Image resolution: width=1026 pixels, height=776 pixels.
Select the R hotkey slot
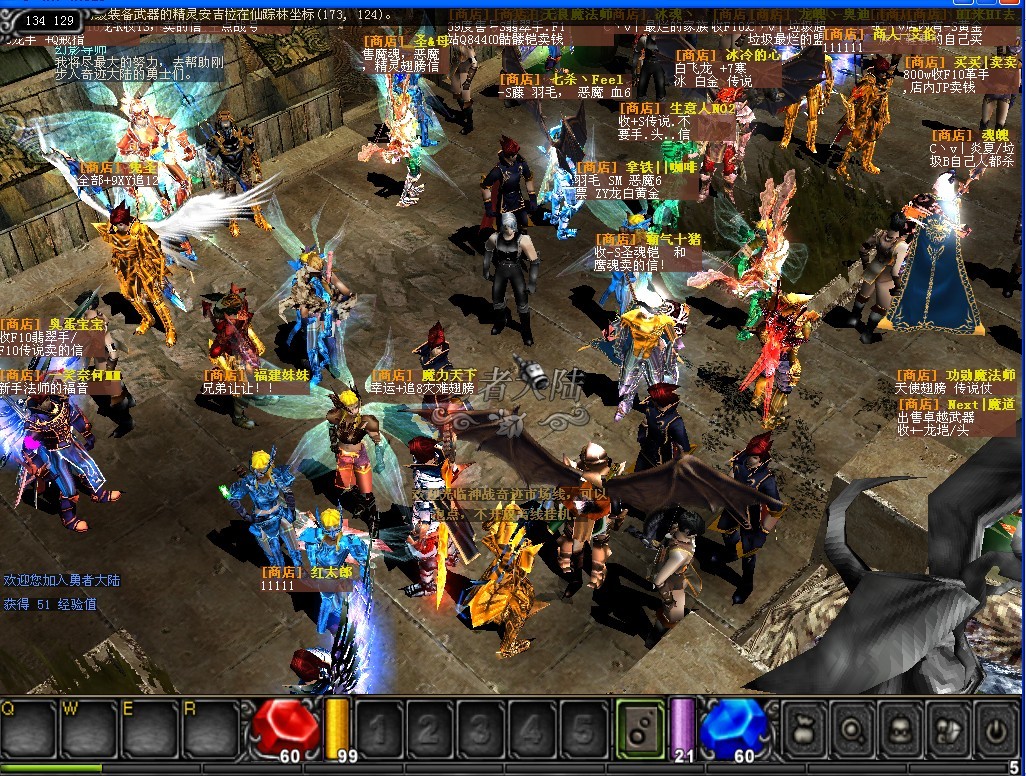point(208,729)
